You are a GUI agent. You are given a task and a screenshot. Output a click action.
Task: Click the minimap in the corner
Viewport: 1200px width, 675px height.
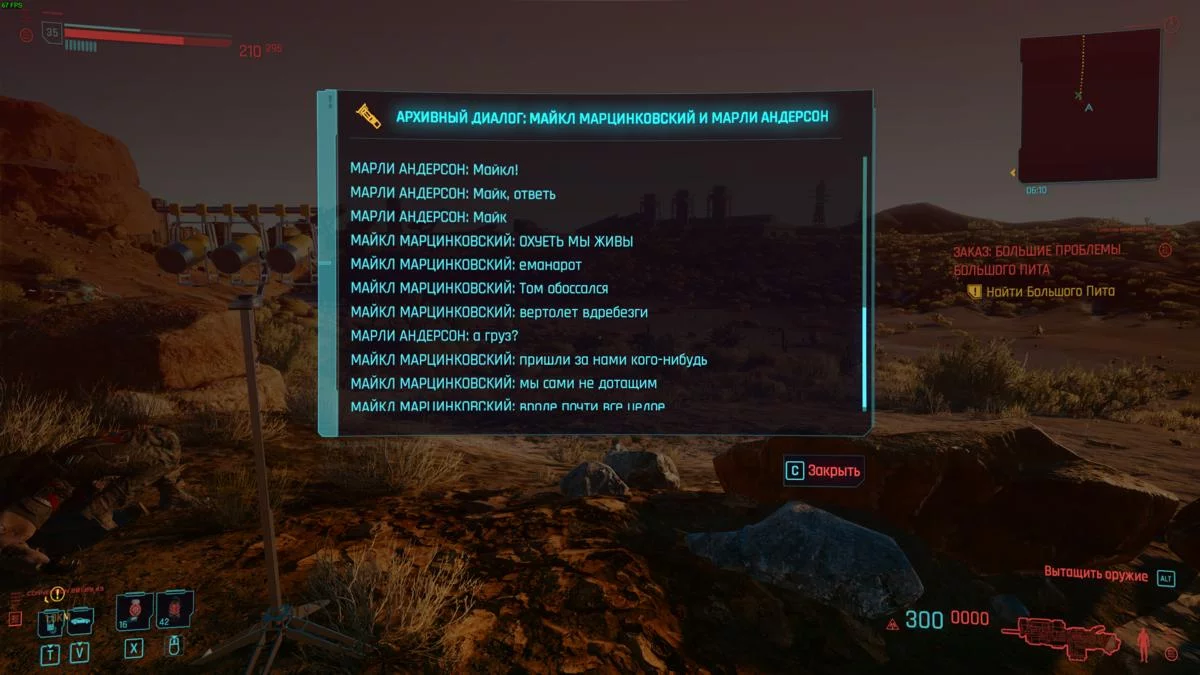1089,104
